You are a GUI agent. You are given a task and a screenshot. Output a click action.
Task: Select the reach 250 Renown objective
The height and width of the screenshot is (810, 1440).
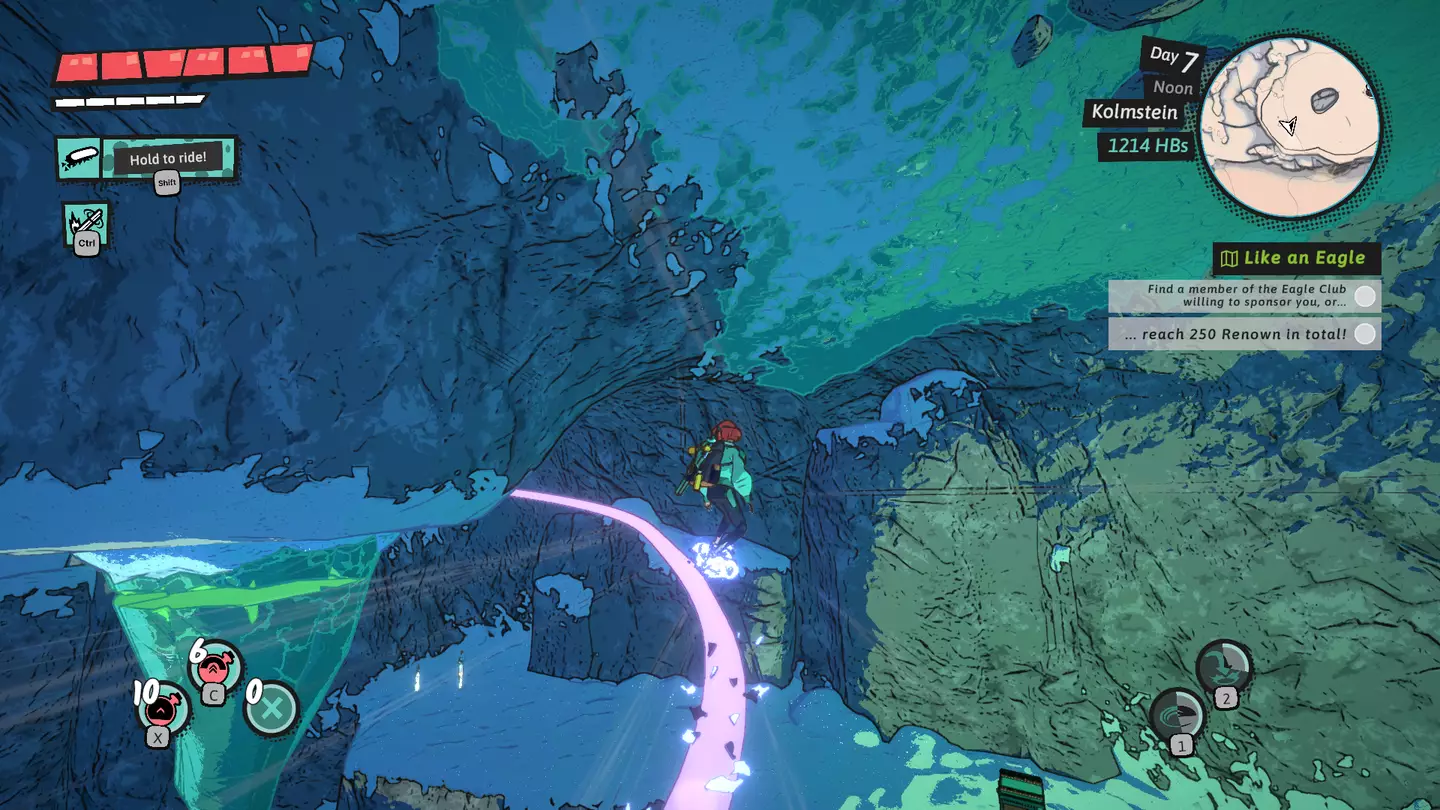pos(1244,334)
